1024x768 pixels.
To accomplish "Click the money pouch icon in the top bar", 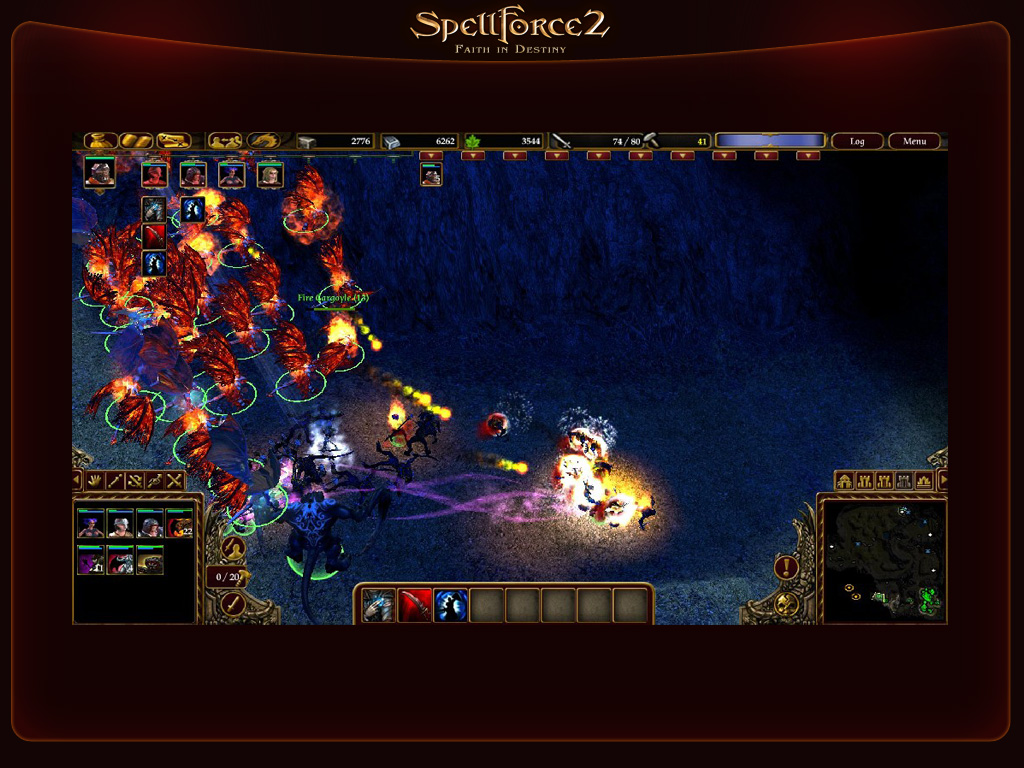I will tap(100, 141).
